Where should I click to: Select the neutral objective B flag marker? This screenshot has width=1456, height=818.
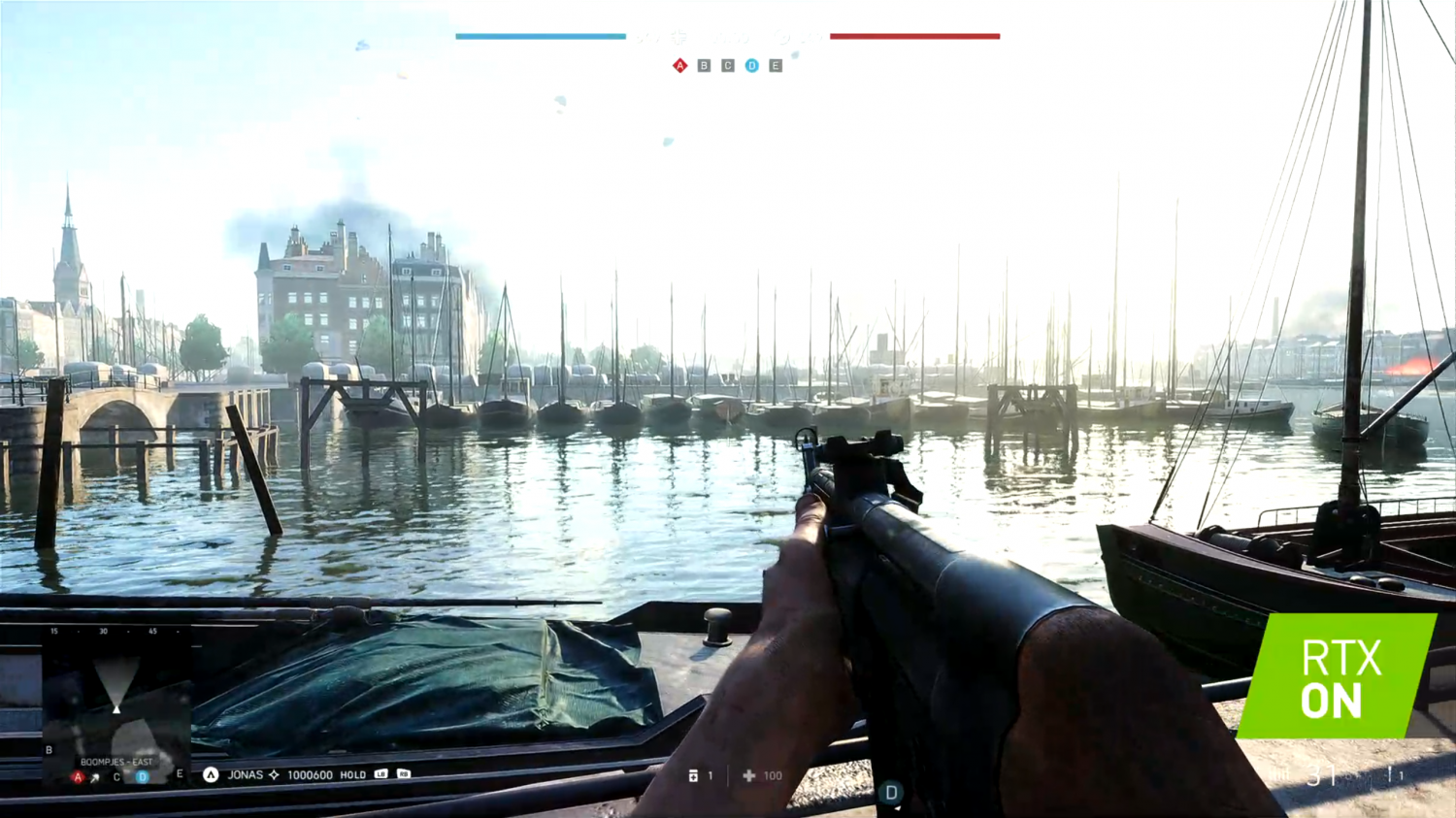(704, 66)
